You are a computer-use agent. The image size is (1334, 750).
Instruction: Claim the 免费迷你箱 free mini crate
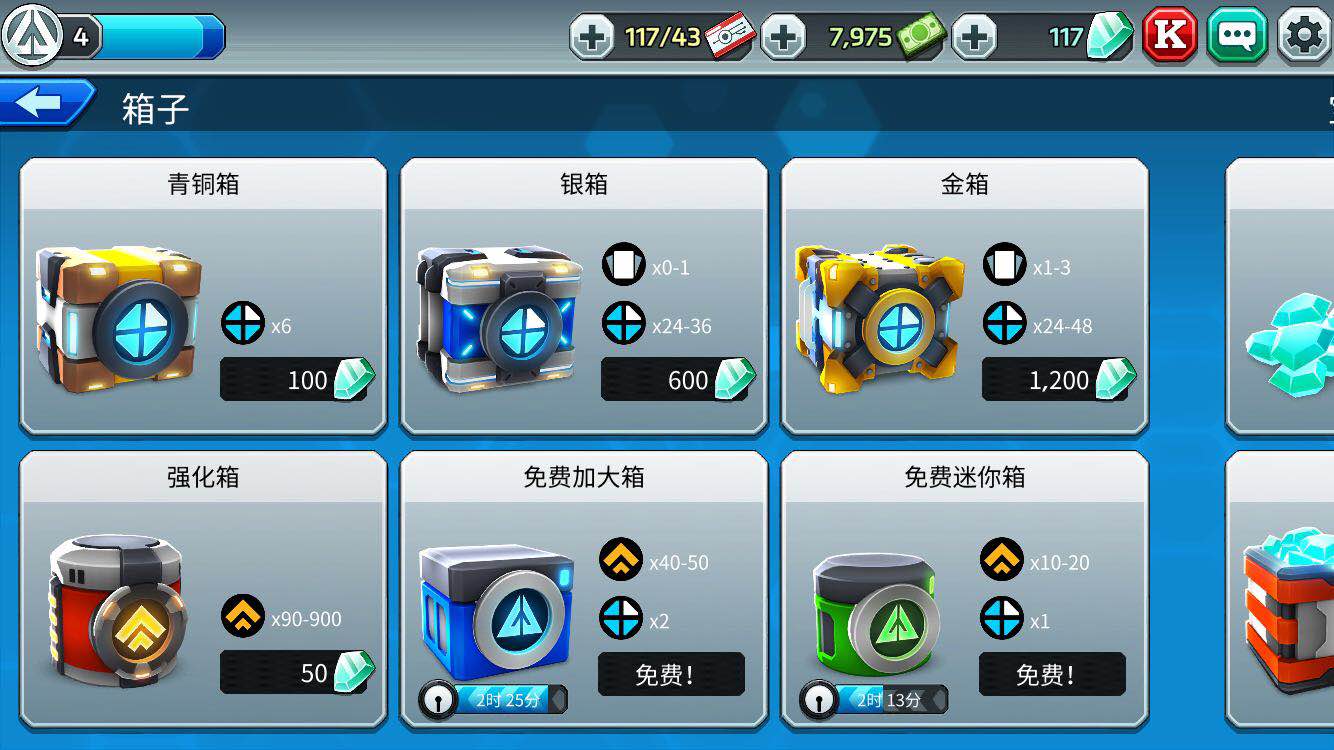[x=1052, y=675]
